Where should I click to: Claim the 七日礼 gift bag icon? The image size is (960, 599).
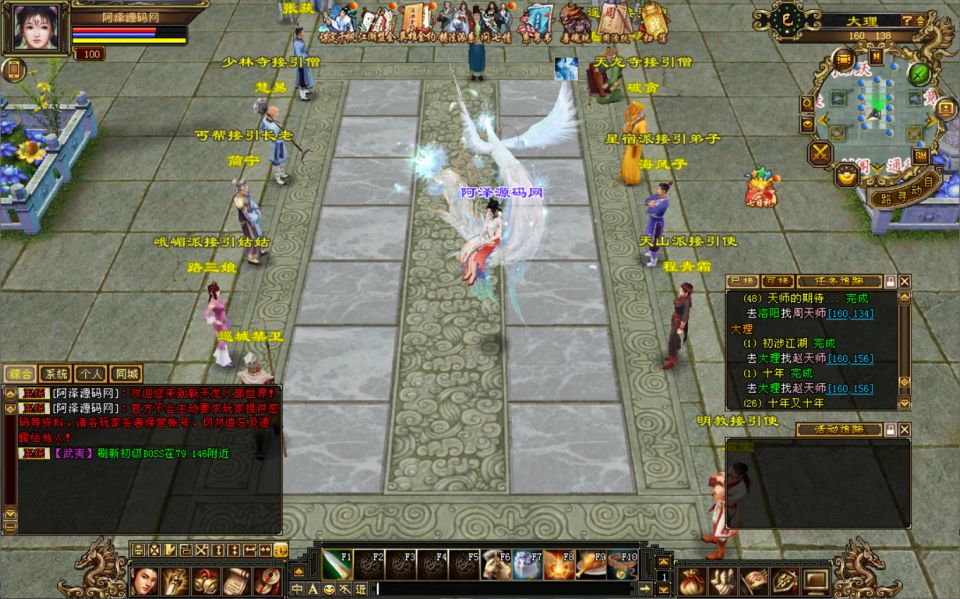point(760,188)
